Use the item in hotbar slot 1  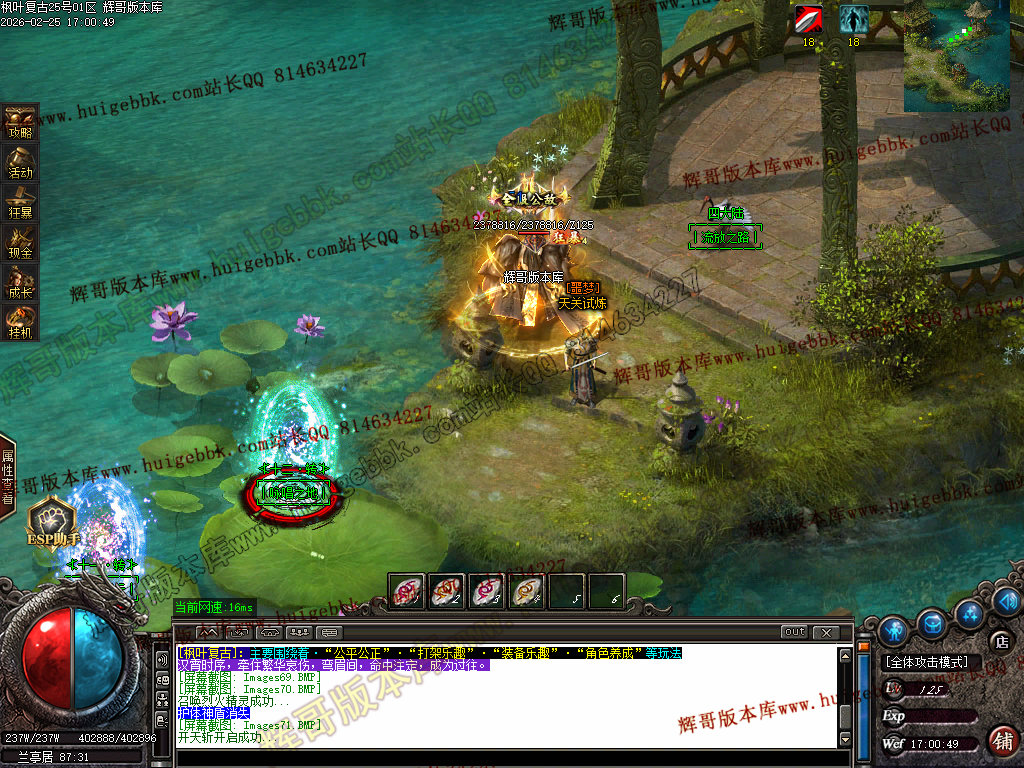coord(407,591)
